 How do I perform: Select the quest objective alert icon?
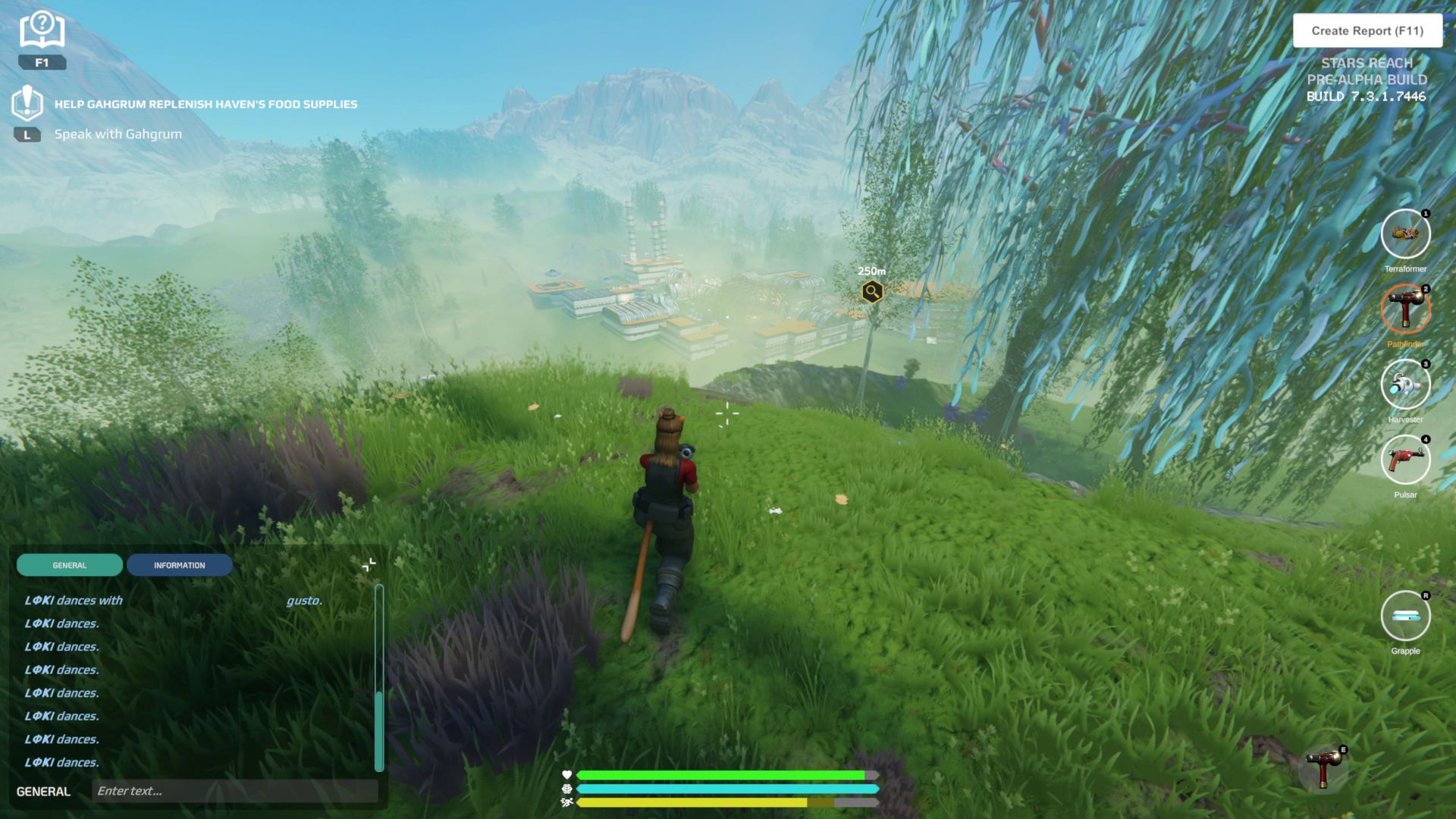click(27, 102)
